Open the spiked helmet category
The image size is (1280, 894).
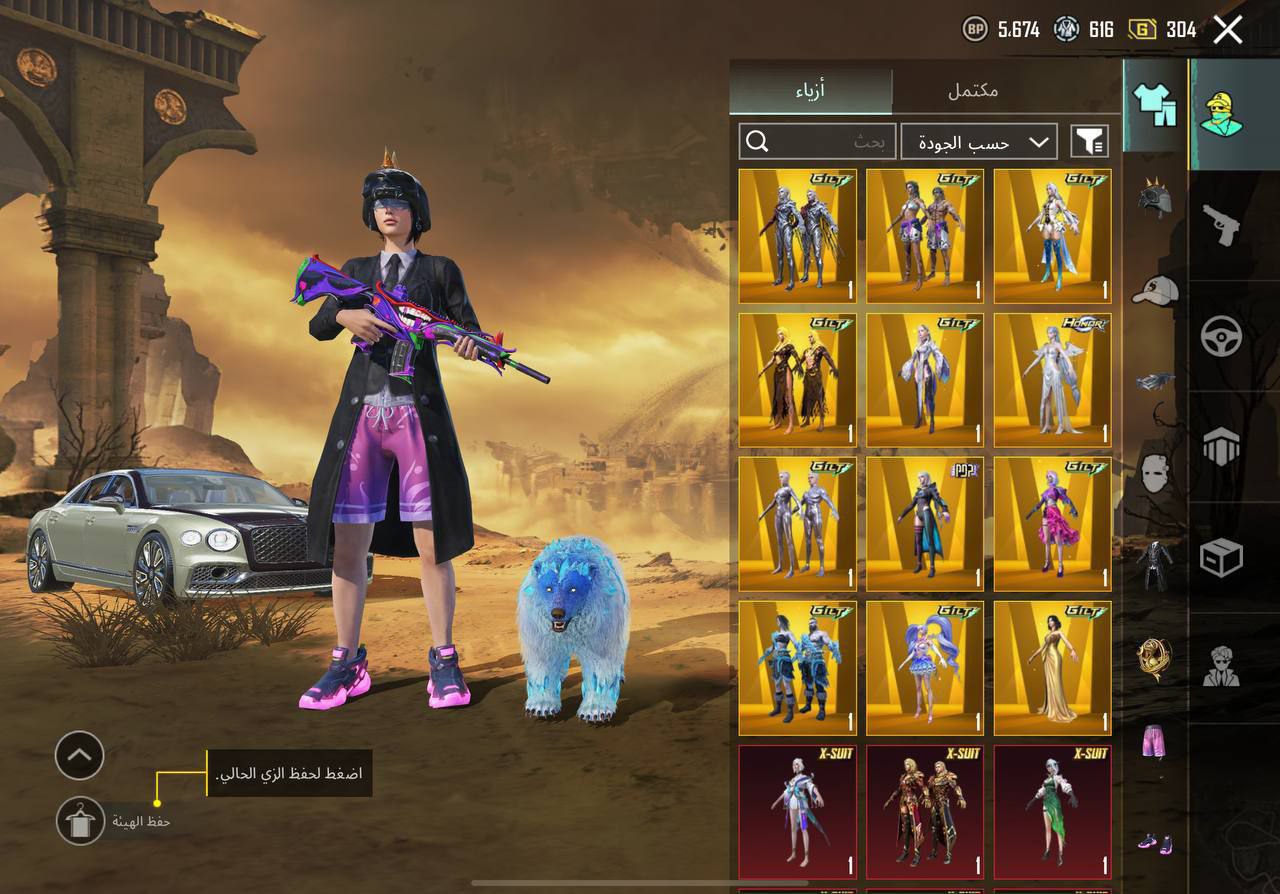(1155, 196)
